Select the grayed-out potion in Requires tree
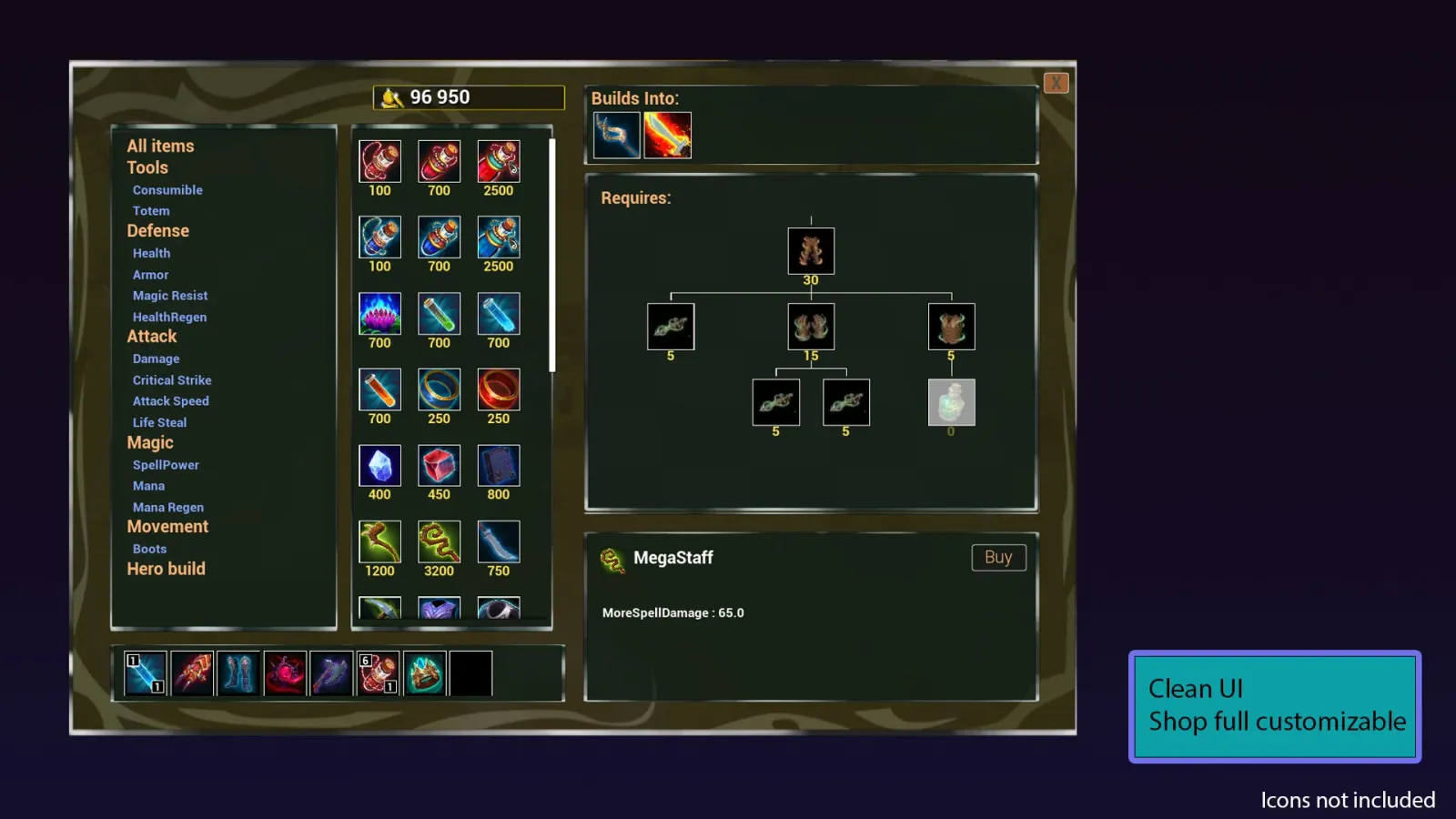The image size is (1456, 819). coord(950,401)
